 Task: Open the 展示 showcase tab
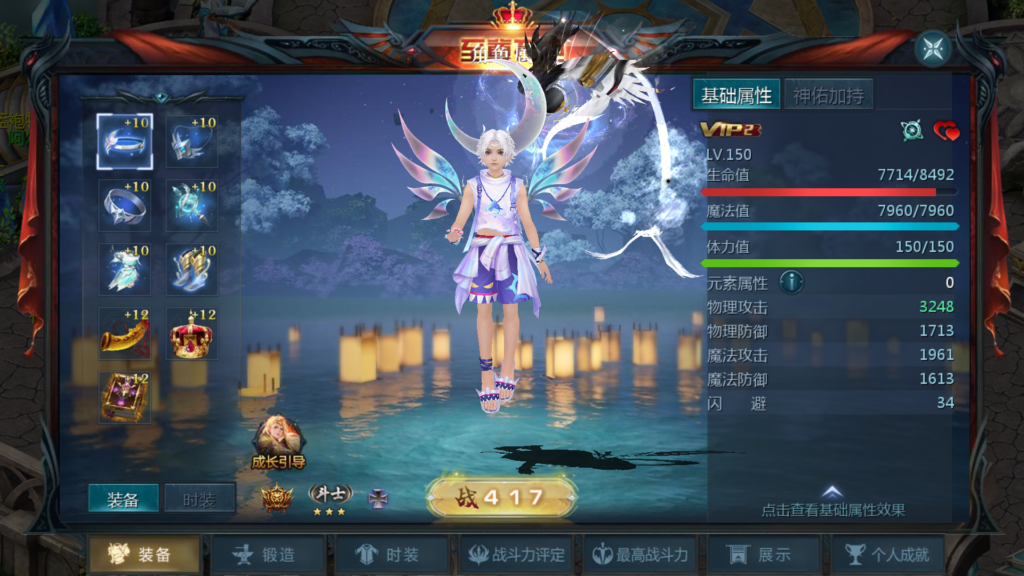(x=763, y=555)
